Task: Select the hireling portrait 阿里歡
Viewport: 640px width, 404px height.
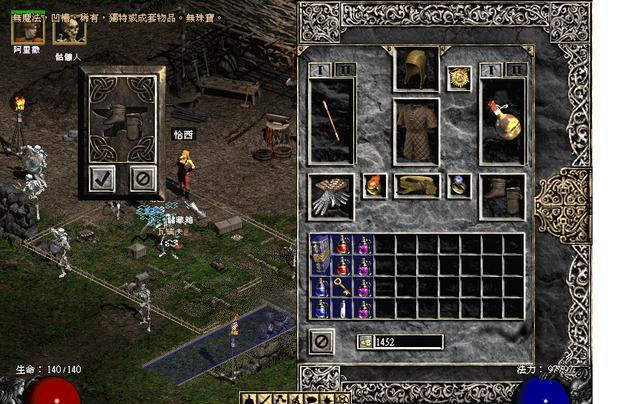Action: (x=27, y=29)
